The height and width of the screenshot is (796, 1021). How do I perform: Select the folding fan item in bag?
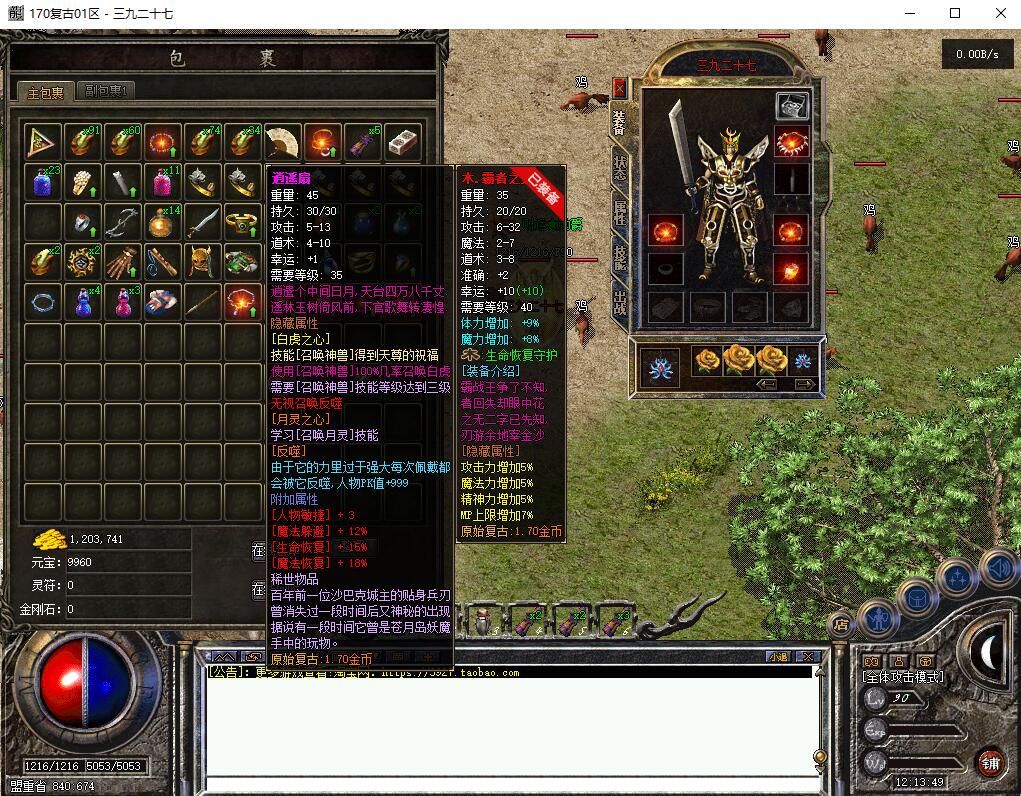pyautogui.click(x=283, y=143)
